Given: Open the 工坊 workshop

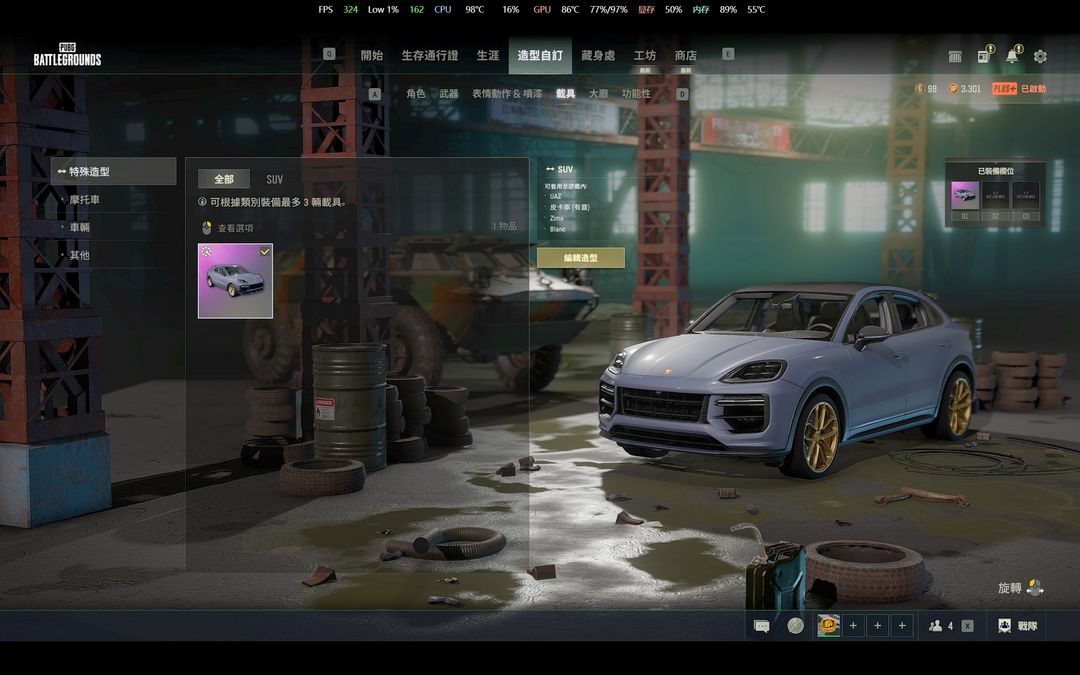Looking at the screenshot, I should [645, 56].
